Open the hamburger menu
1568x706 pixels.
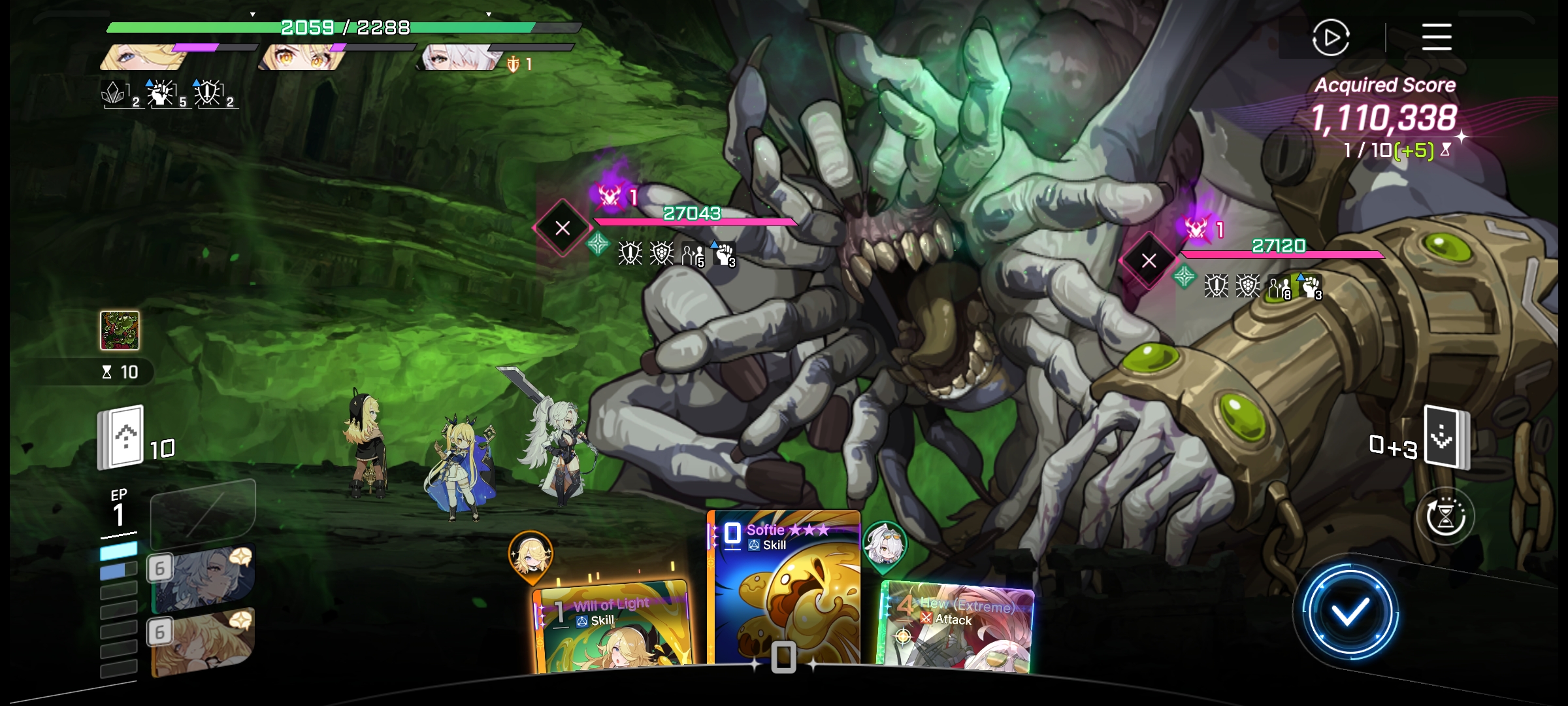coord(1437,37)
